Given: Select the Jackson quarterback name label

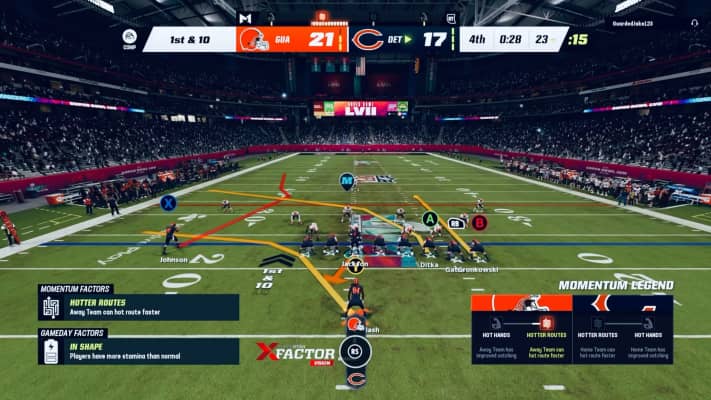Looking at the screenshot, I should point(354,264).
